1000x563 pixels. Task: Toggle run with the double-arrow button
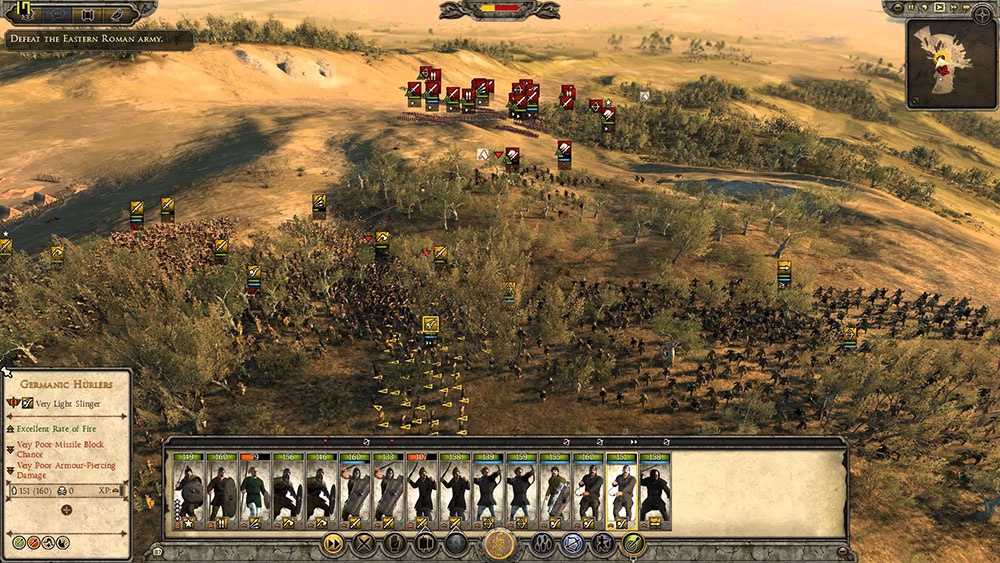pyautogui.click(x=333, y=544)
